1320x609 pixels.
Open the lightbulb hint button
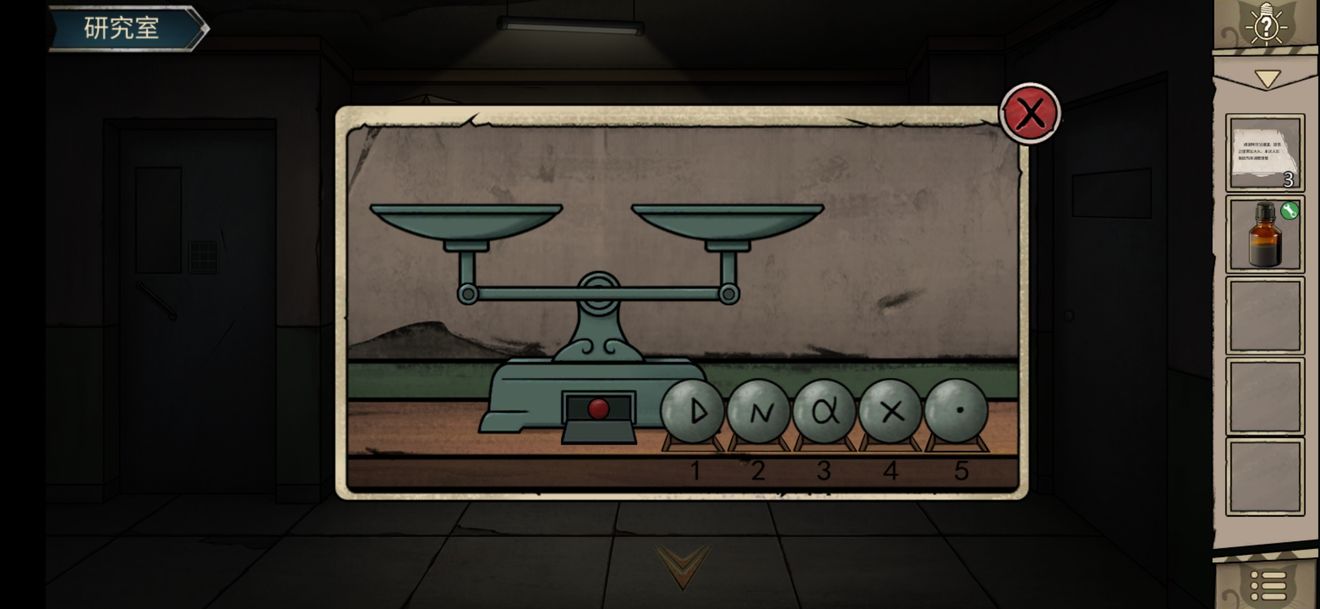pyautogui.click(x=1266, y=26)
